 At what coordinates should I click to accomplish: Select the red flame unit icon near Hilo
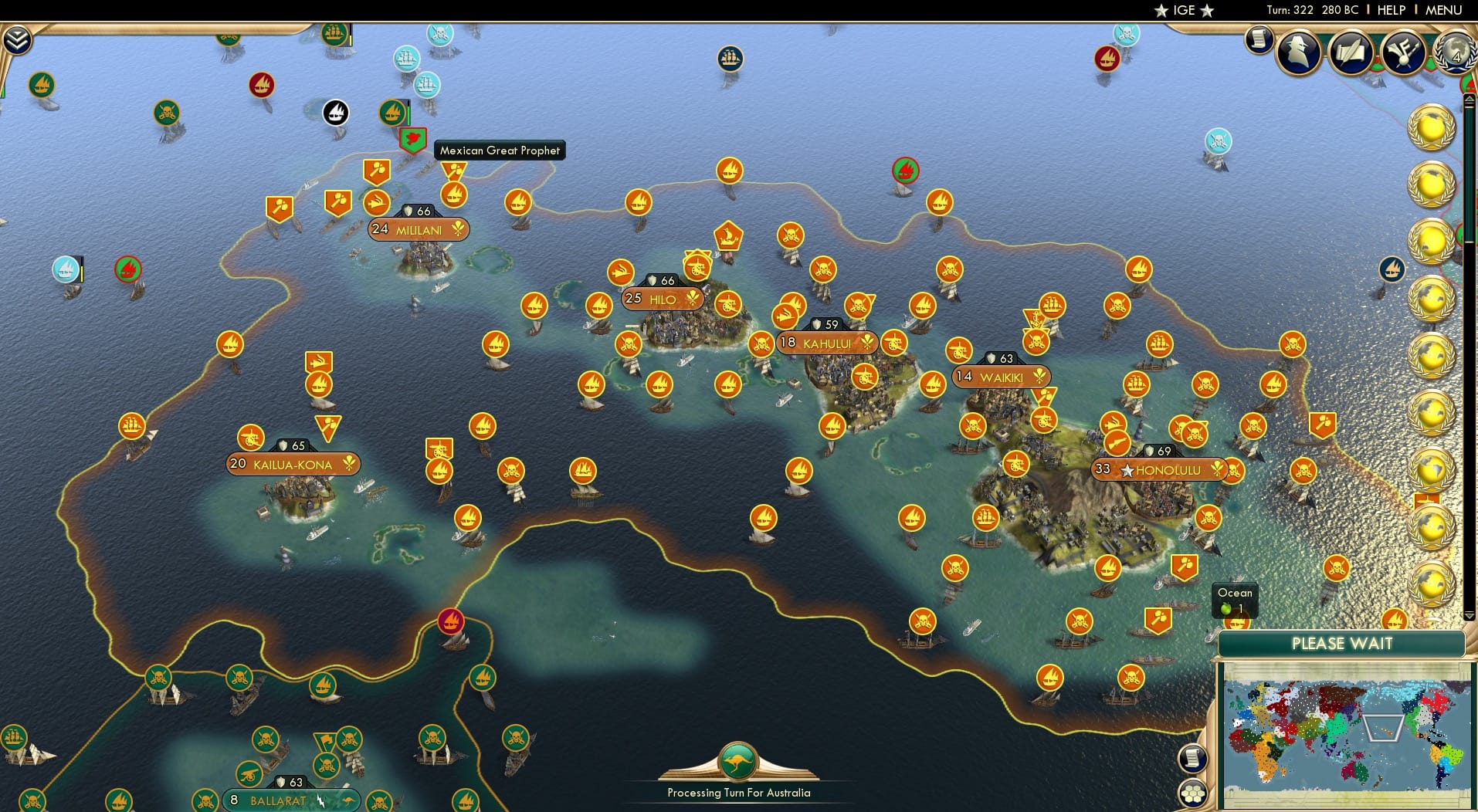point(907,171)
